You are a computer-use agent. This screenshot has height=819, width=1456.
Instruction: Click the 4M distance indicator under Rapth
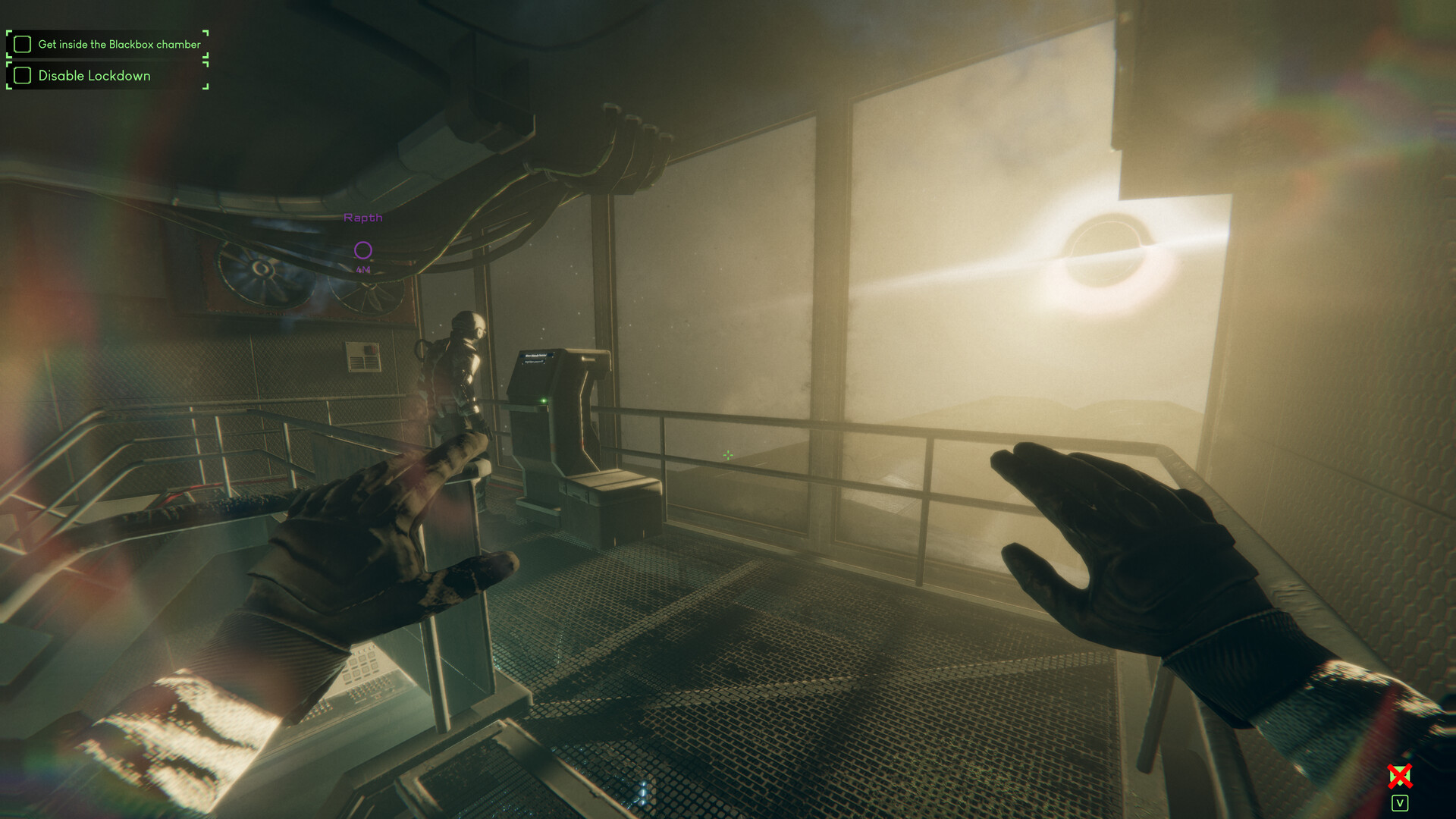(x=364, y=268)
